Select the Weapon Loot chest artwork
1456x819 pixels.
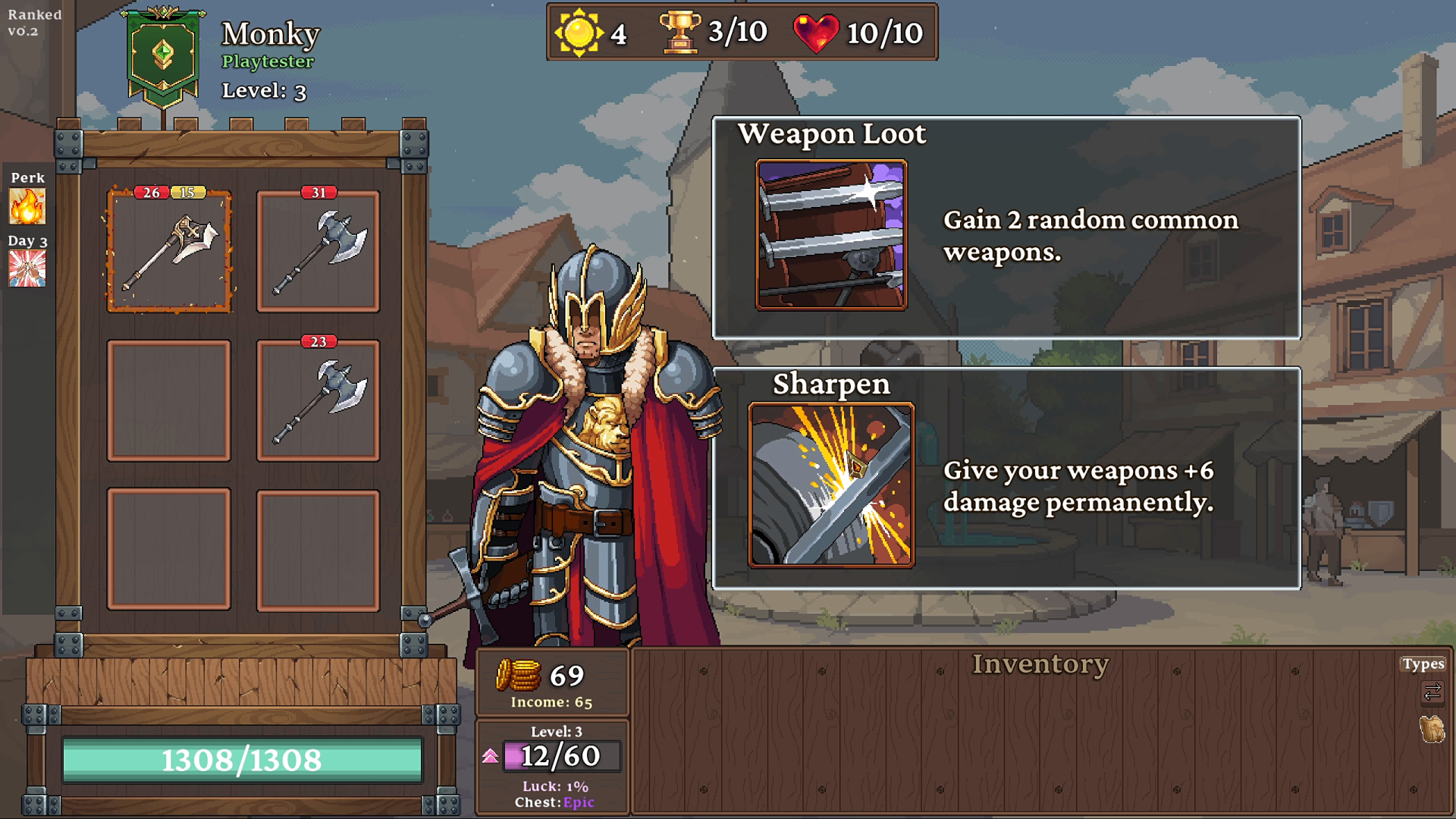pyautogui.click(x=831, y=234)
